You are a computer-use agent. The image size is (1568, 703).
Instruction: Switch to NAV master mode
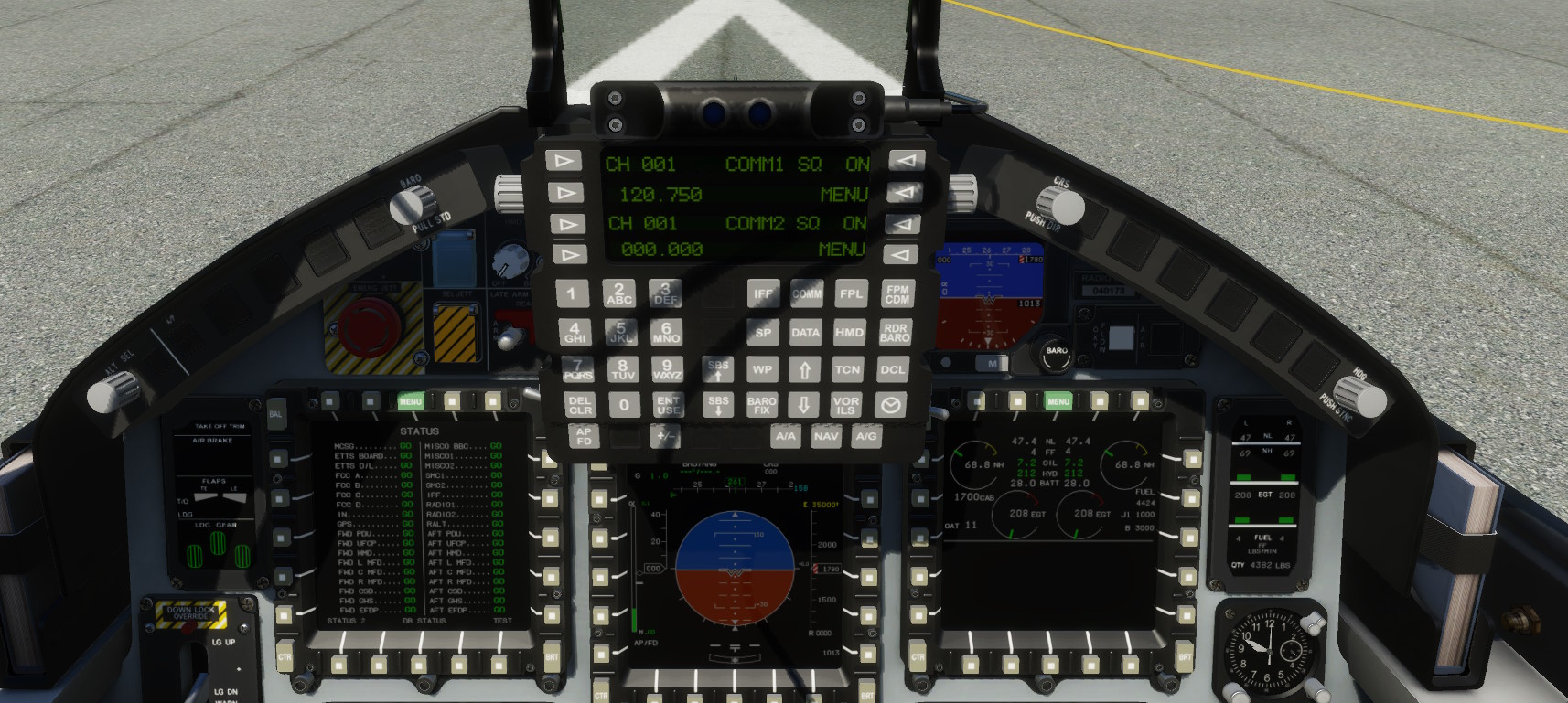pos(826,437)
